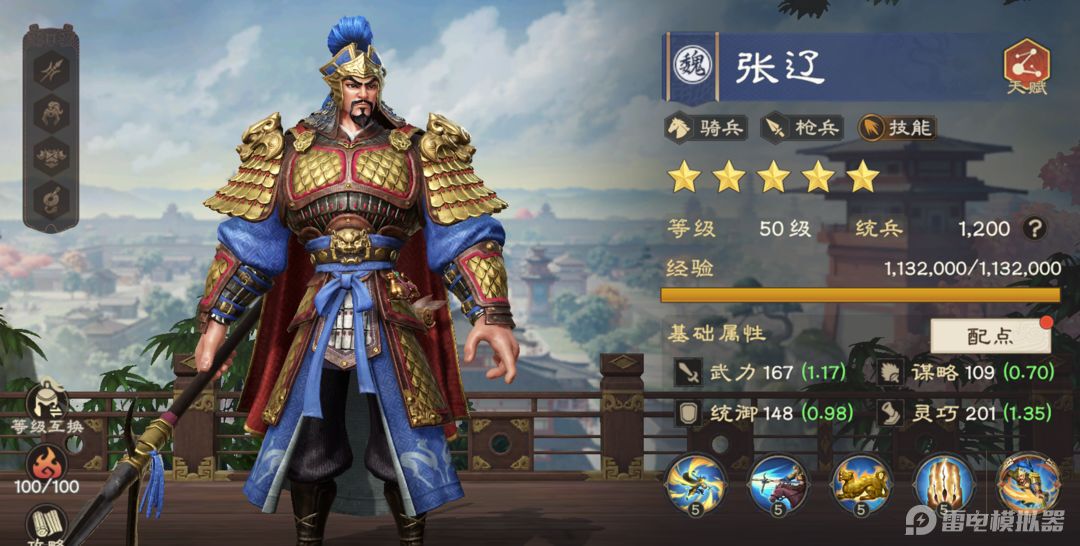Open the 统兵 question mark help
Viewport: 1080px width, 546px height.
pos(1035,229)
